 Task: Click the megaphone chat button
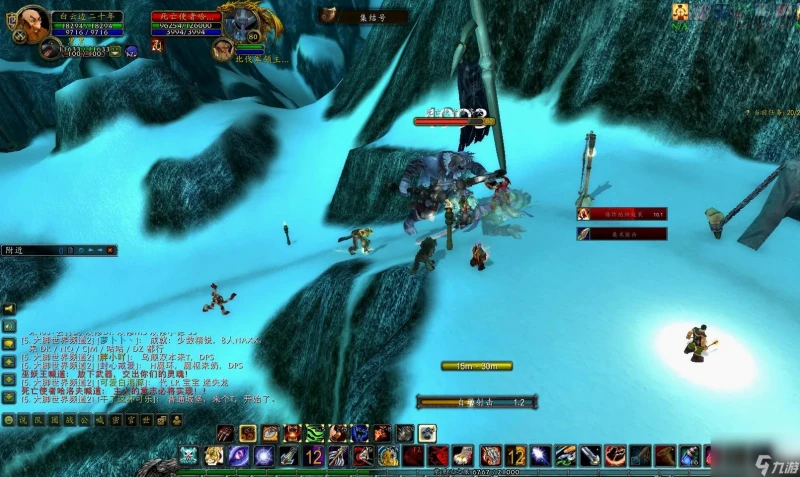click(x=8, y=308)
